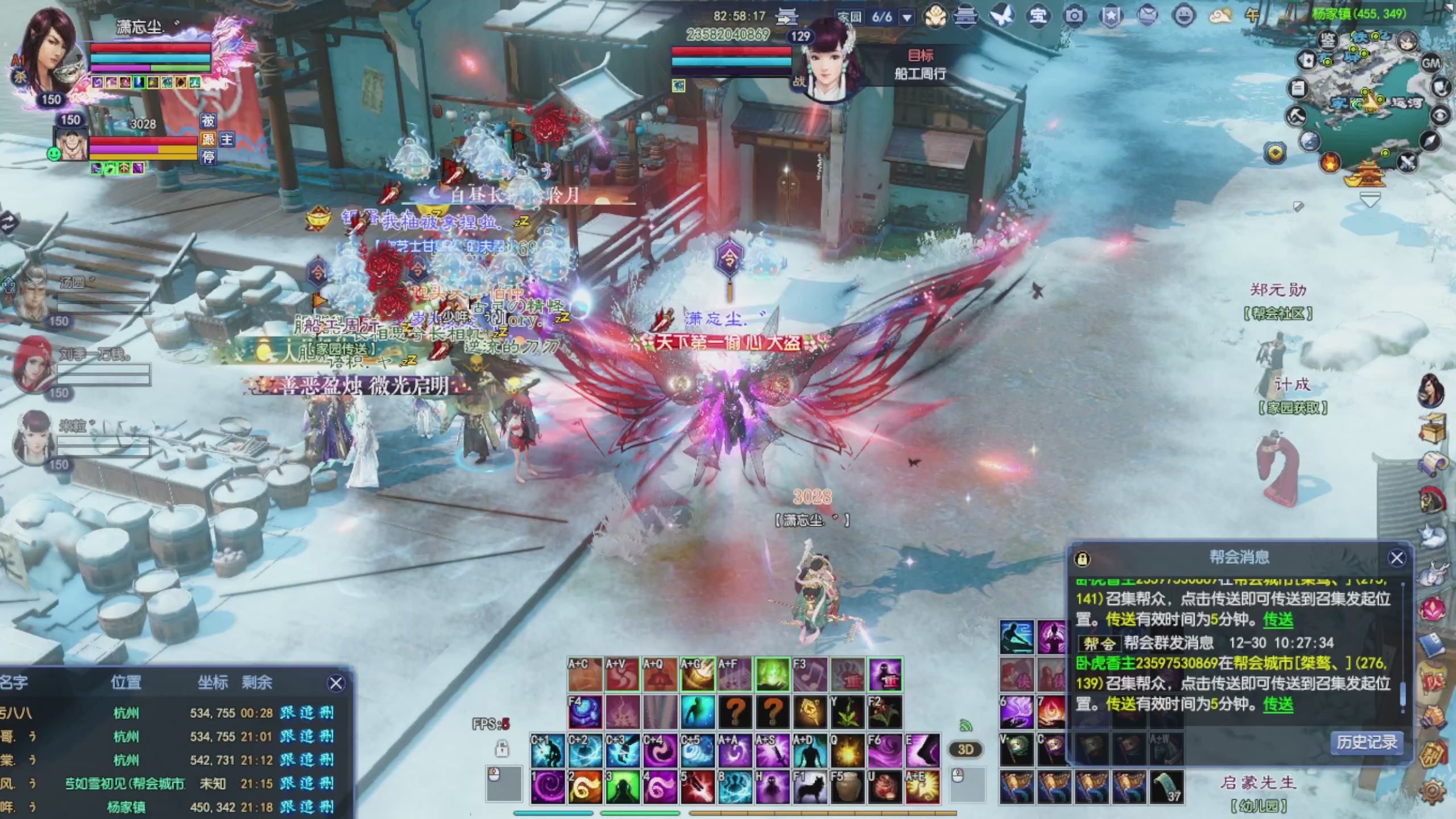Click the 宝 treasure icon
This screenshot has width=1456, height=819.
point(1038,16)
